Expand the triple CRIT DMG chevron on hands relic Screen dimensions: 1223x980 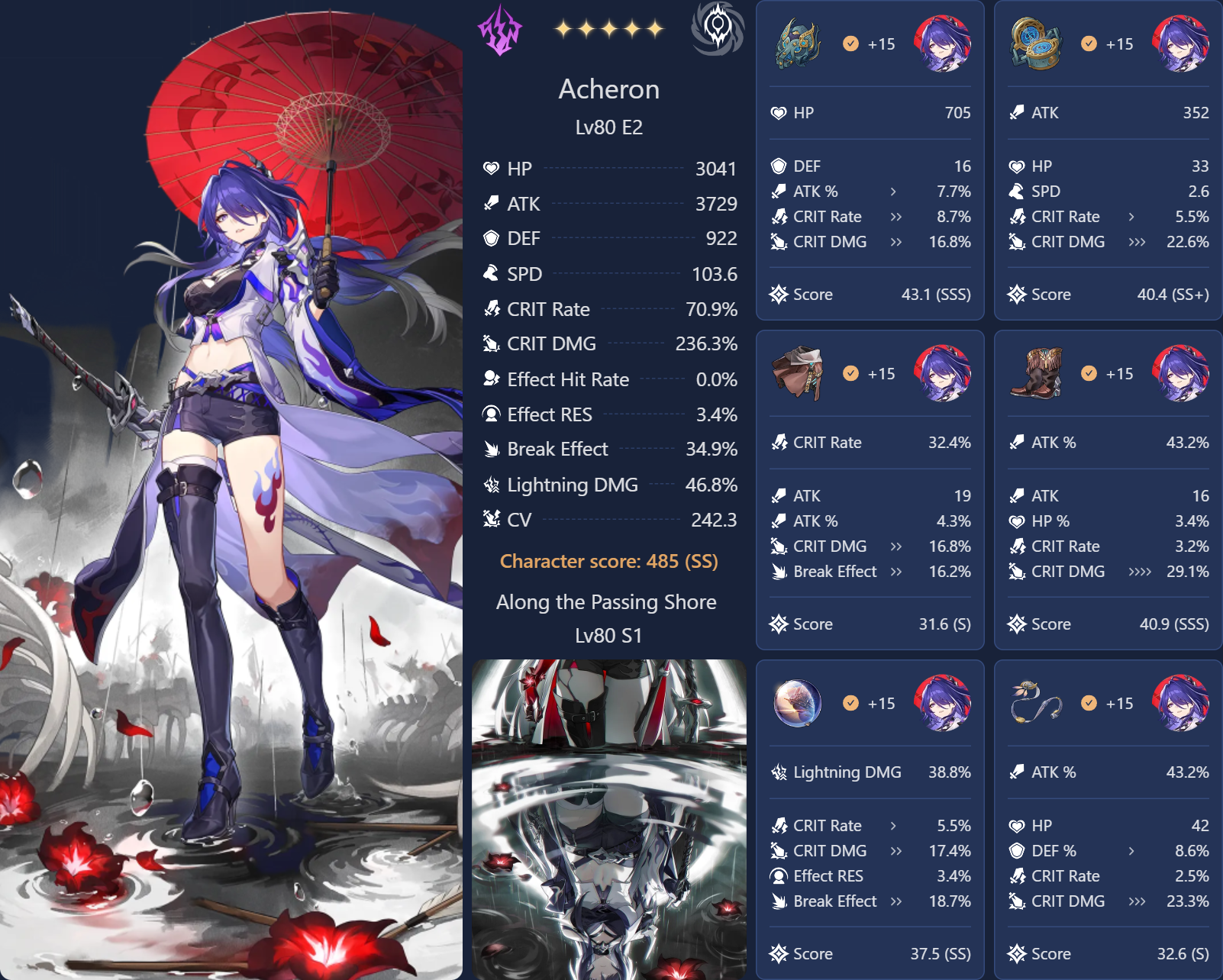point(1137,242)
